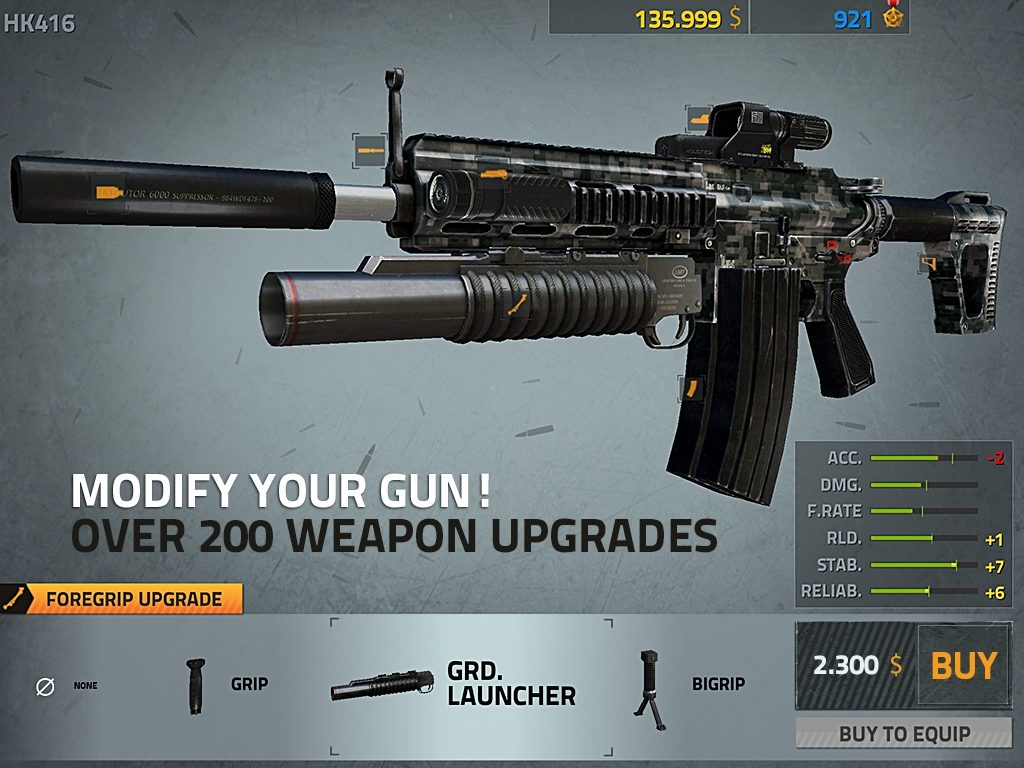Tap the BUY TO EQUIP button
Screen dimensions: 1024x768
click(x=904, y=733)
